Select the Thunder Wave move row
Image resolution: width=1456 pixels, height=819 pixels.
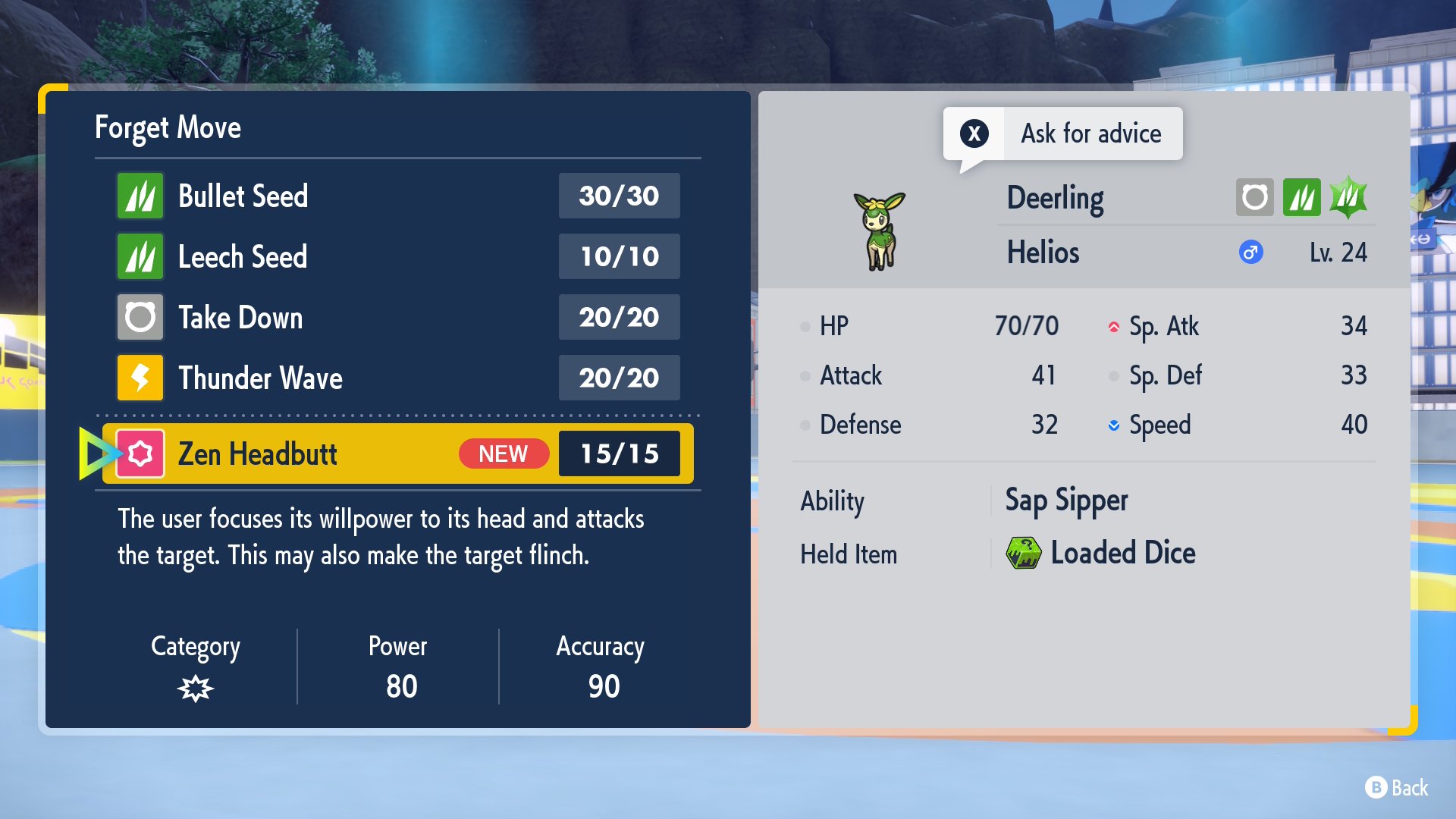[397, 378]
